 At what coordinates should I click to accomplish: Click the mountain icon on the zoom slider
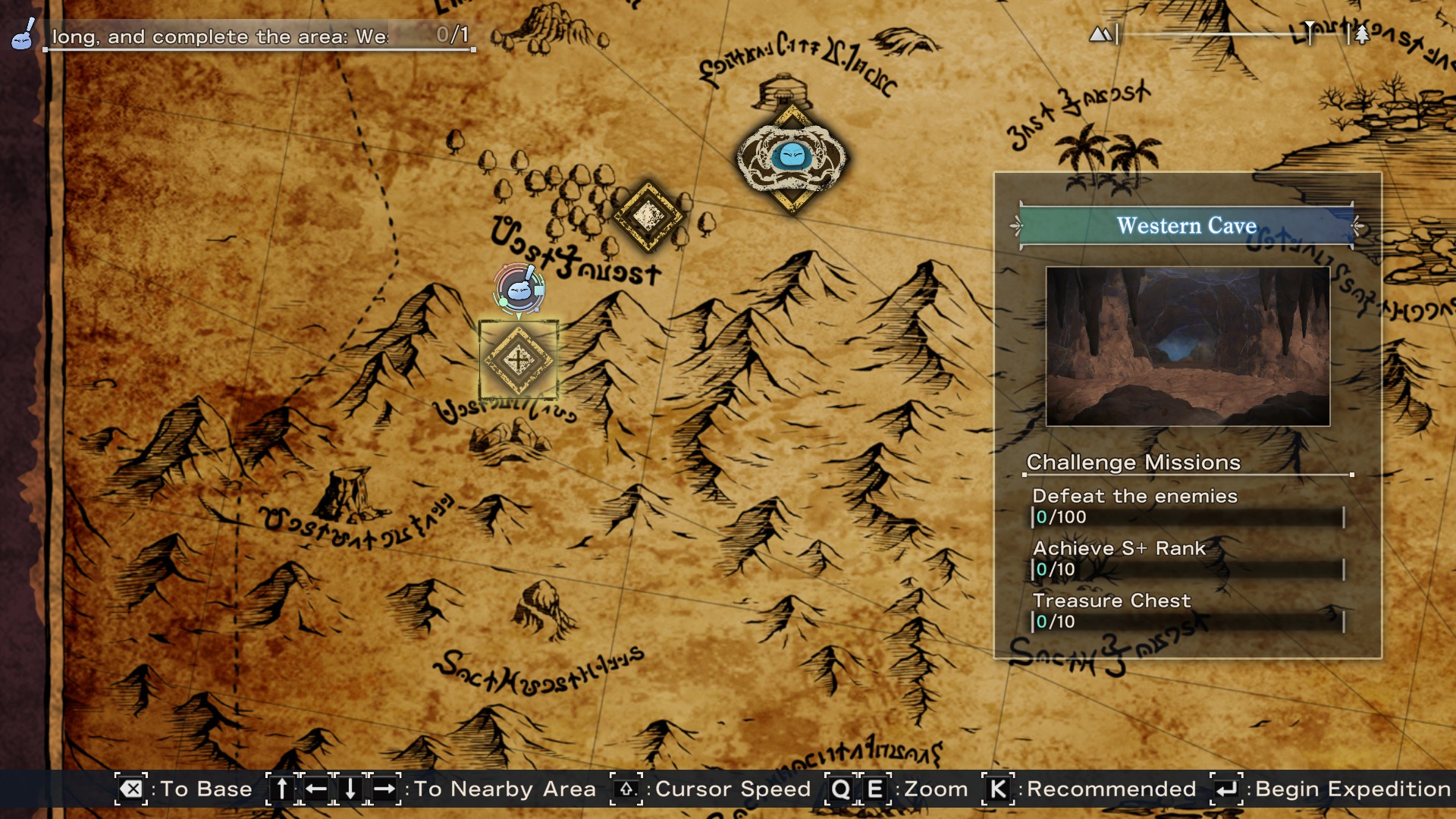pos(1100,34)
